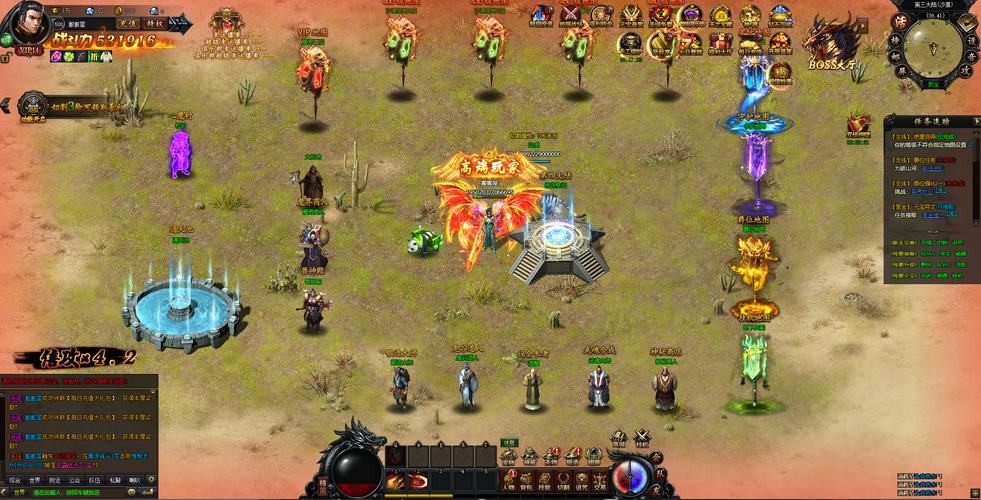
Task: Click the 初割 event banner on left
Action: [x=70, y=105]
